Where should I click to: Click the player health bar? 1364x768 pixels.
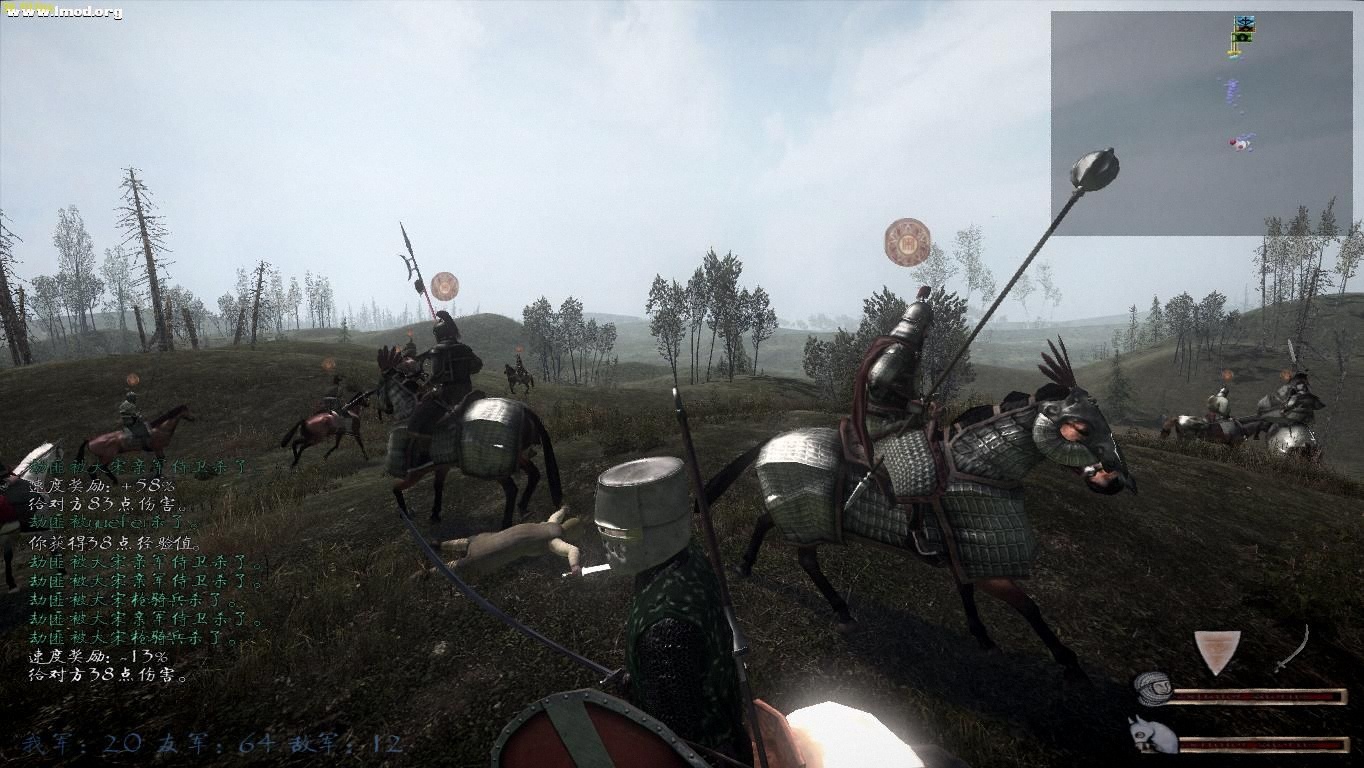(1260, 695)
